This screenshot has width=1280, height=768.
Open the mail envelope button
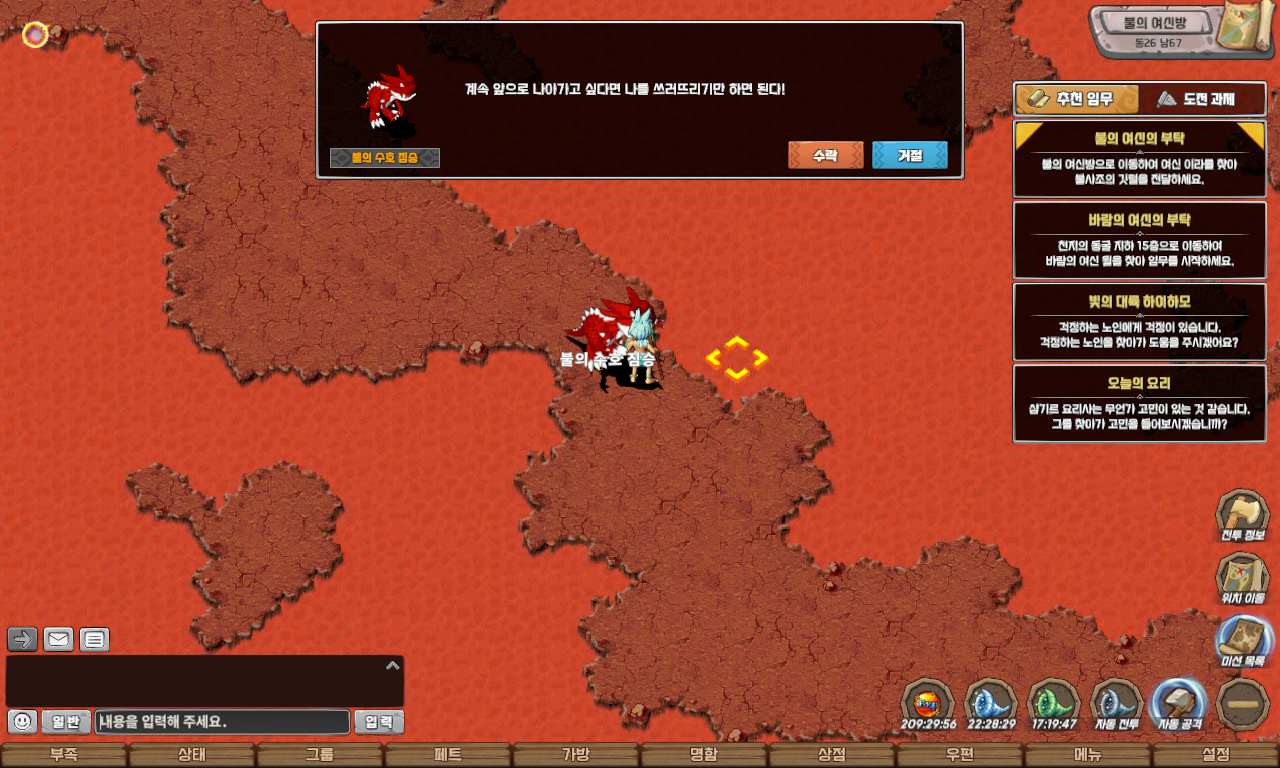coord(58,639)
